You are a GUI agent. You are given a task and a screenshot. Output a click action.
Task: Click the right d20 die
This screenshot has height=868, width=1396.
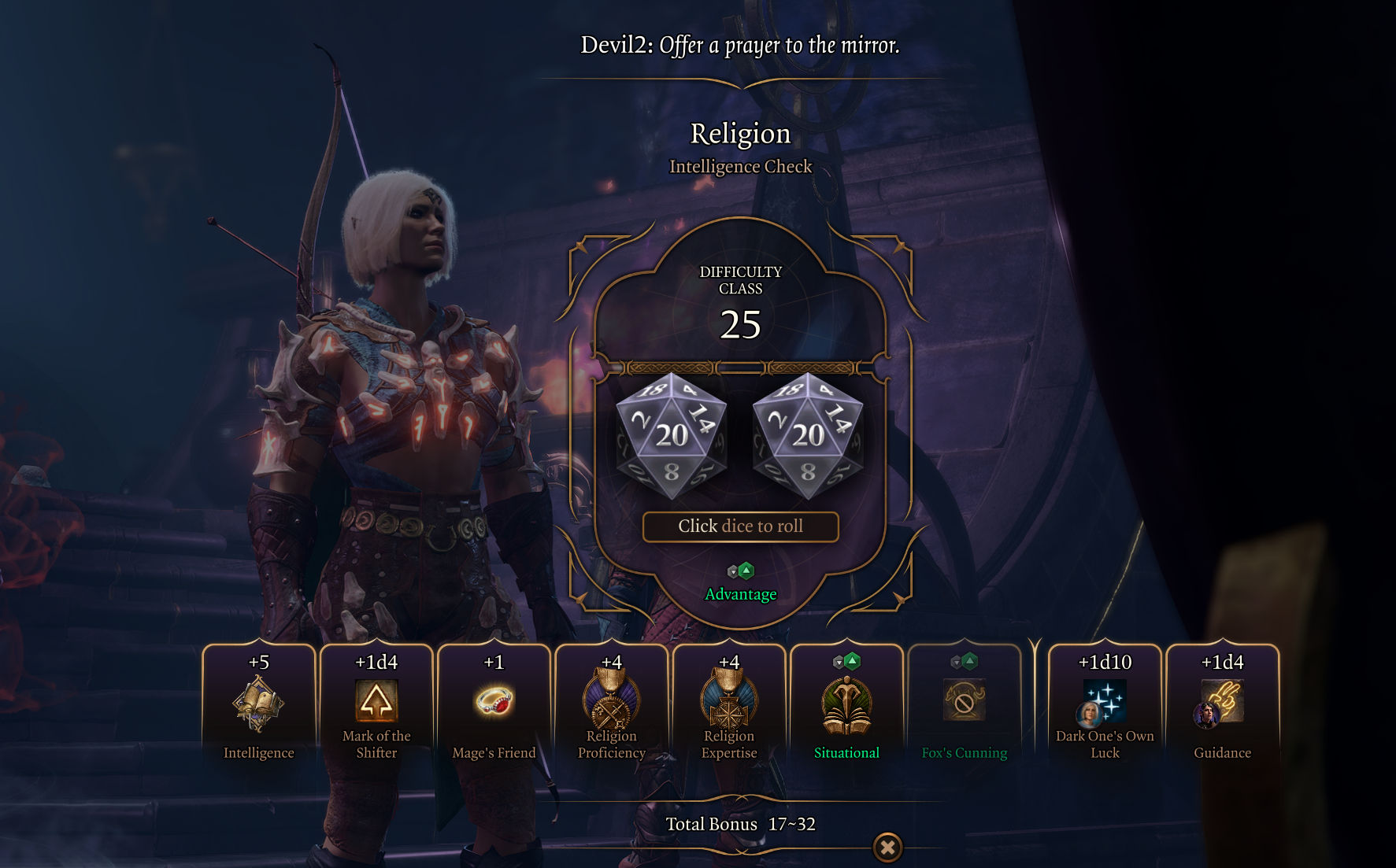(805, 435)
